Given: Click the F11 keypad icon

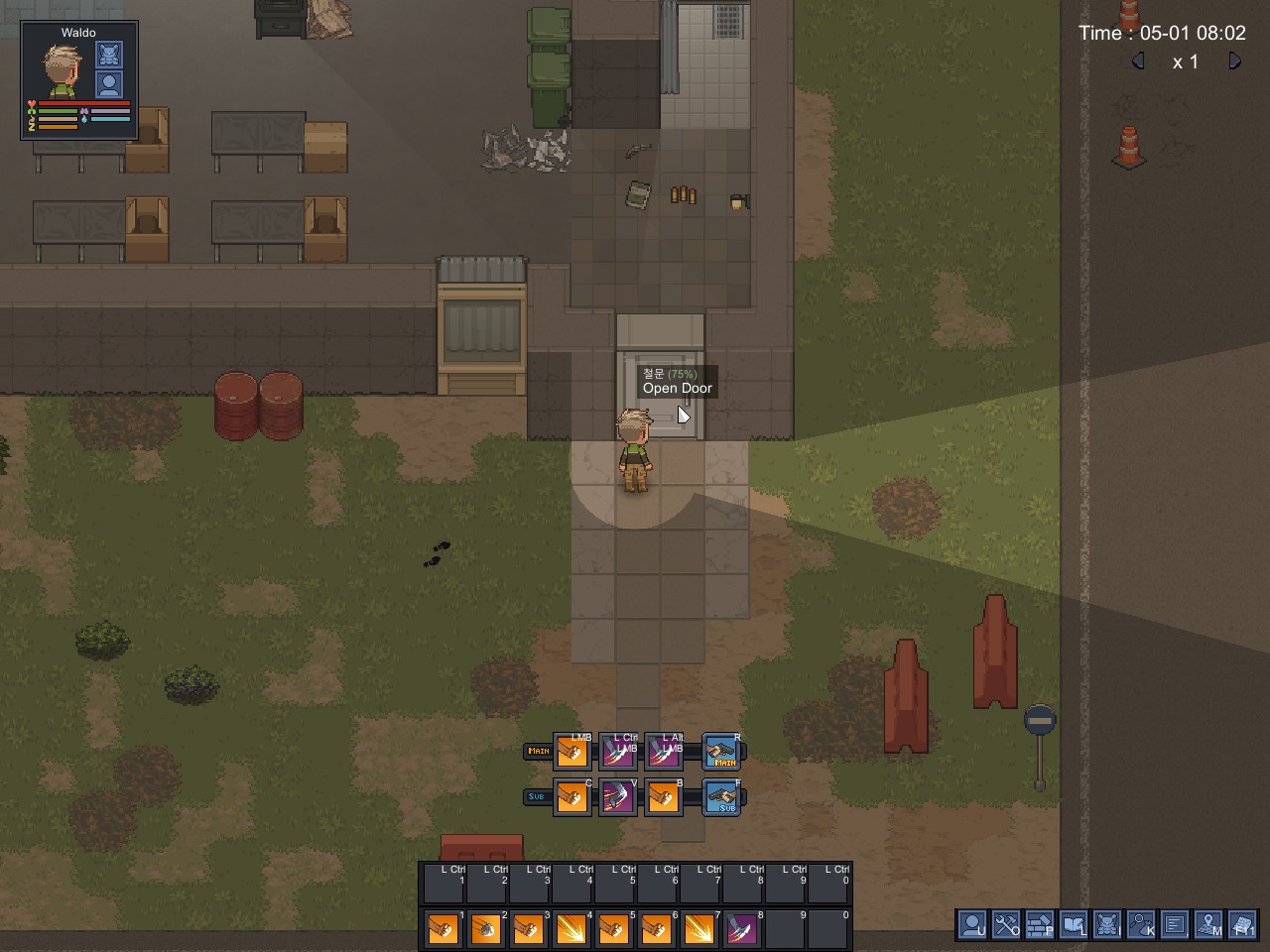Looking at the screenshot, I should pyautogui.click(x=1242, y=925).
